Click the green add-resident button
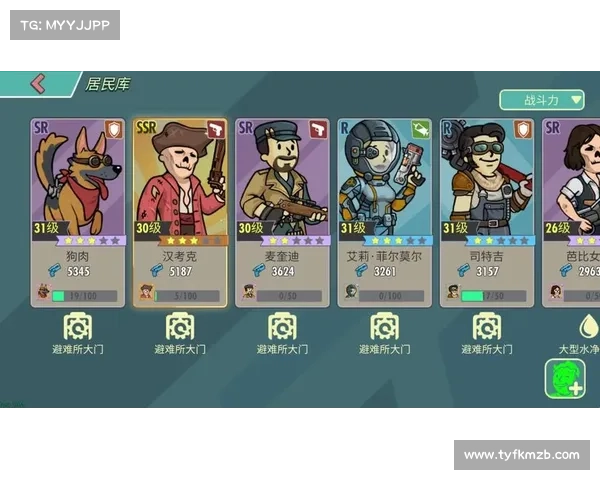Viewport: 600px width, 480px height. tap(564, 378)
